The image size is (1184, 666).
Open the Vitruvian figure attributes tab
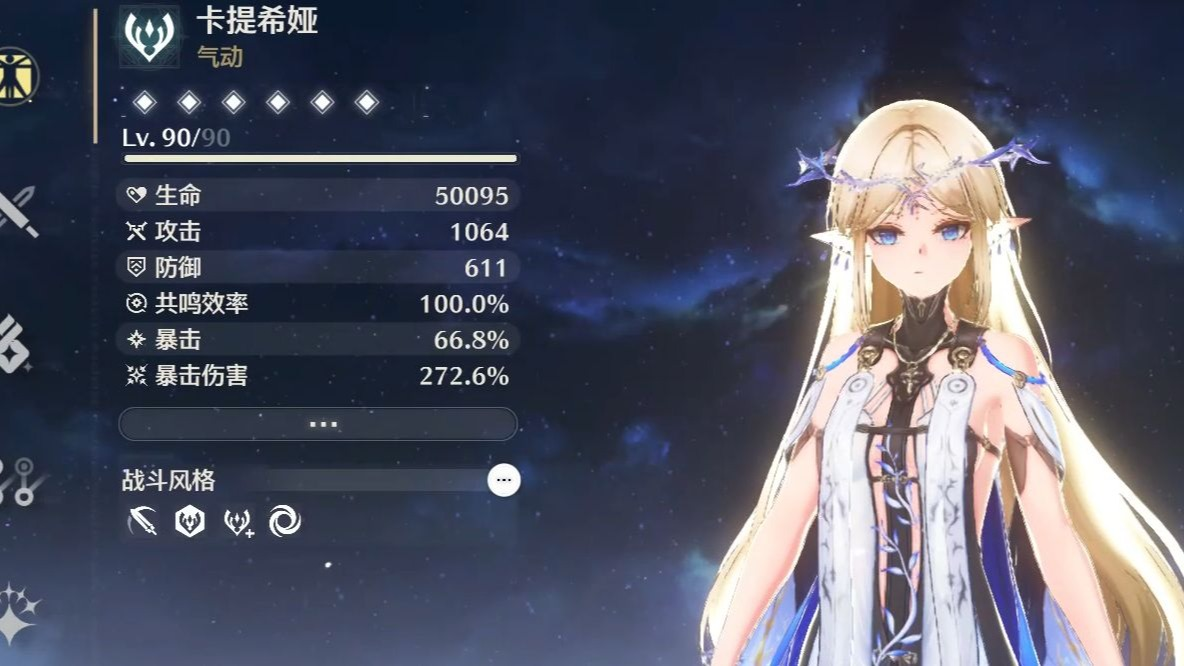18,75
